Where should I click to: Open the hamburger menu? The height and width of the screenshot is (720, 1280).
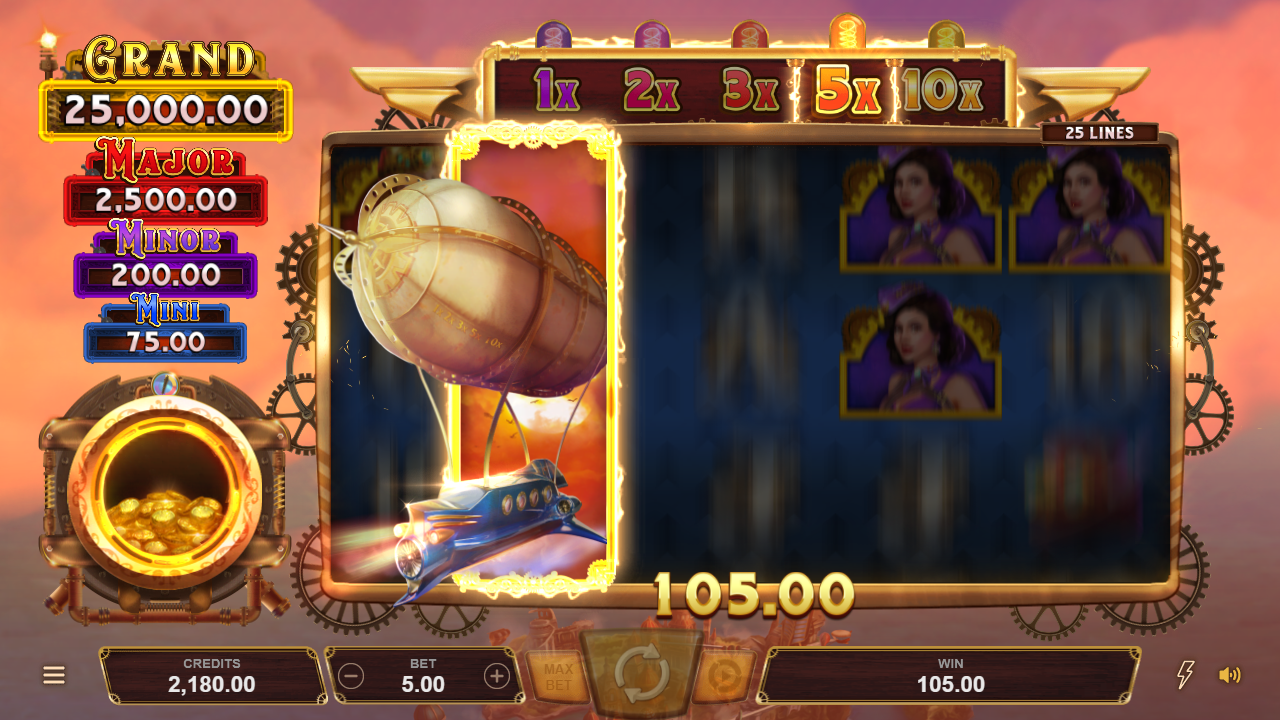pos(54,675)
